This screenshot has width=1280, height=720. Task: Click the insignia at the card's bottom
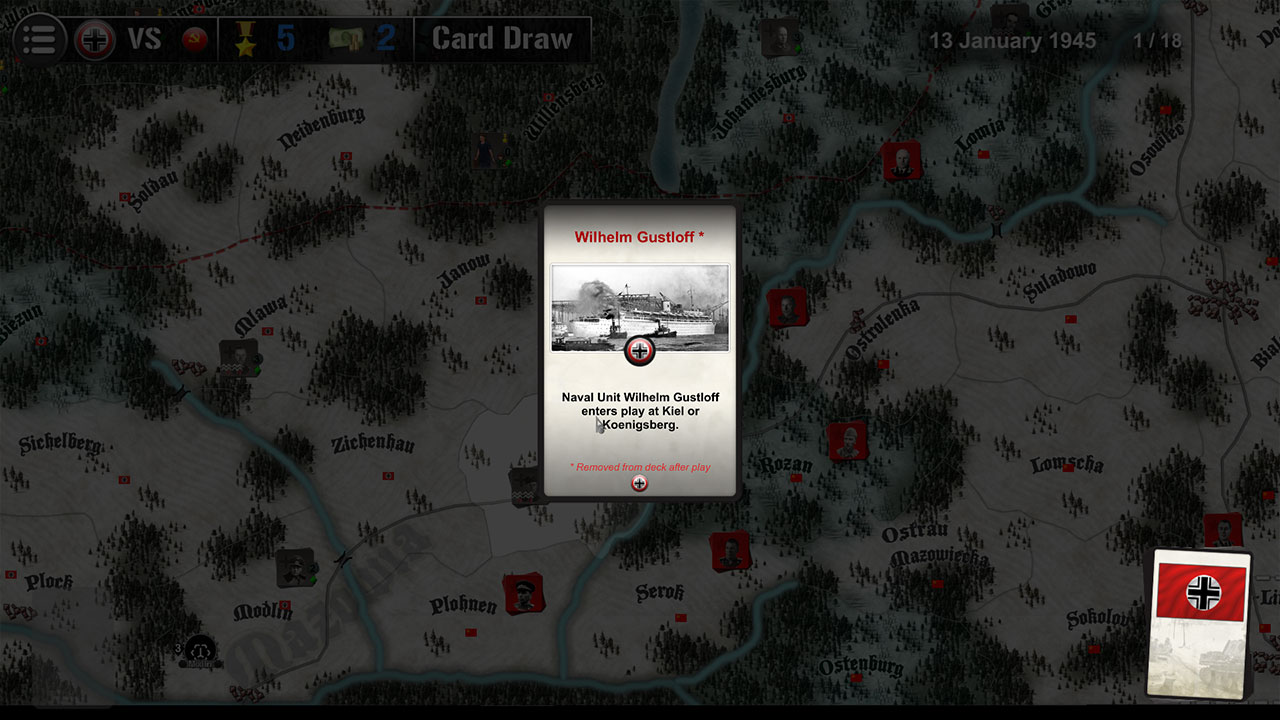(x=638, y=481)
